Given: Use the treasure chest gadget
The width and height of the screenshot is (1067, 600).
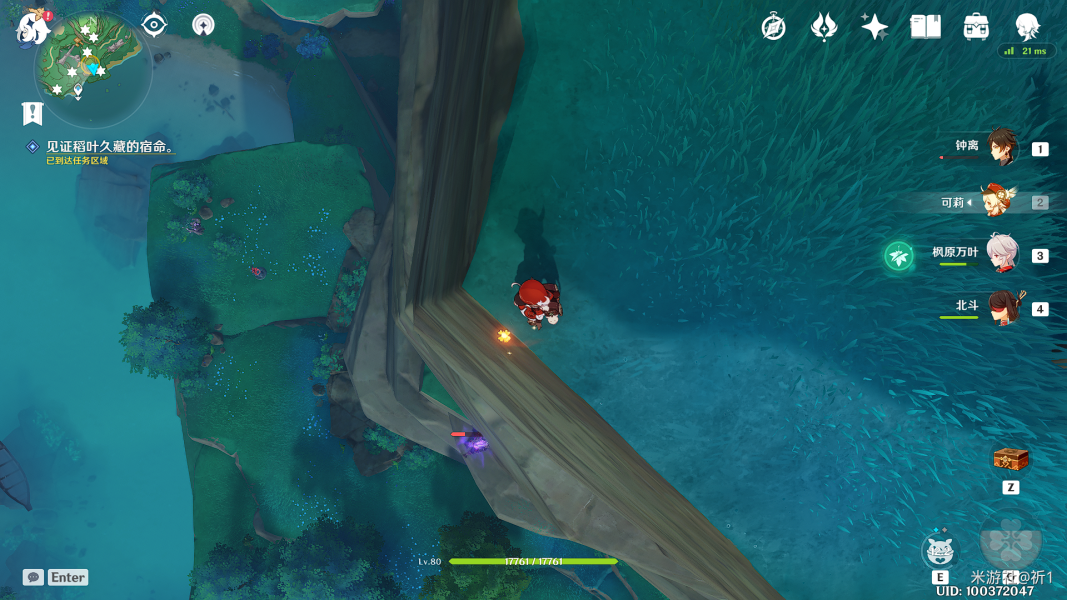Looking at the screenshot, I should tap(1010, 460).
